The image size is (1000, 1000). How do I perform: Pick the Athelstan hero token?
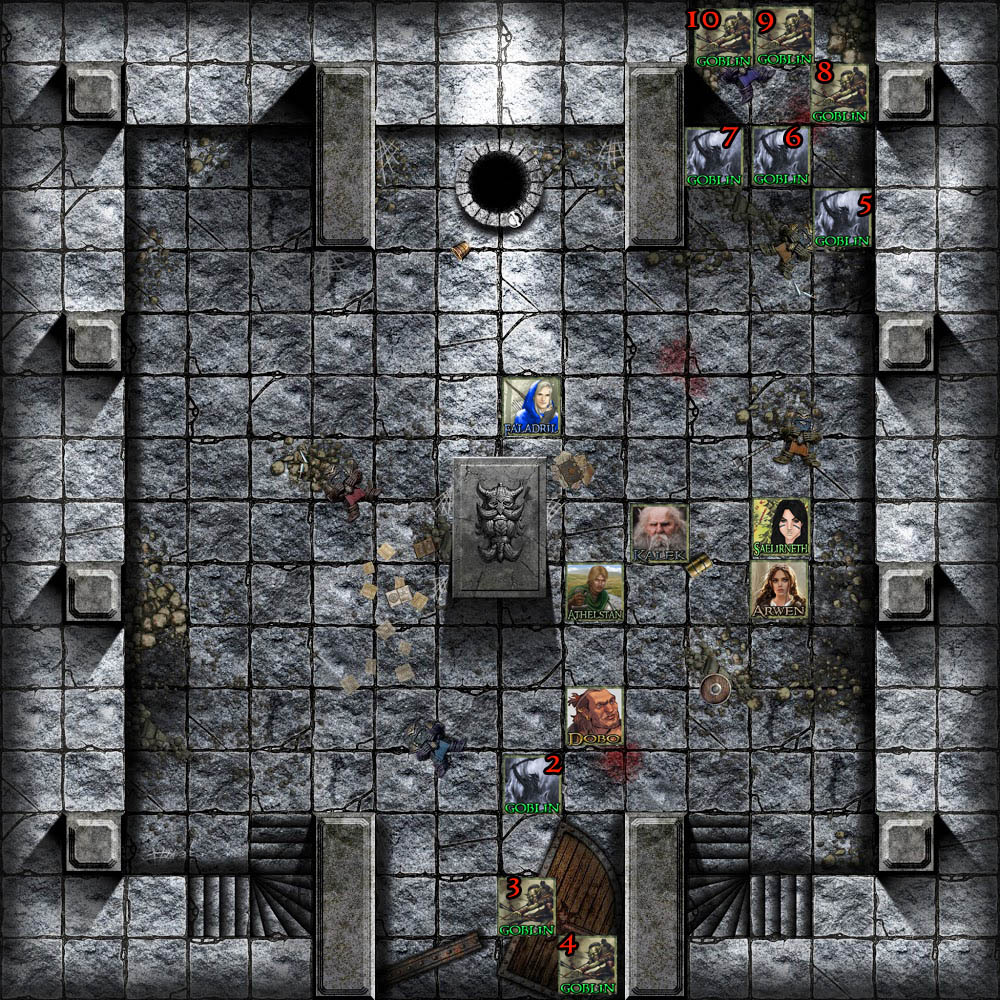594,594
